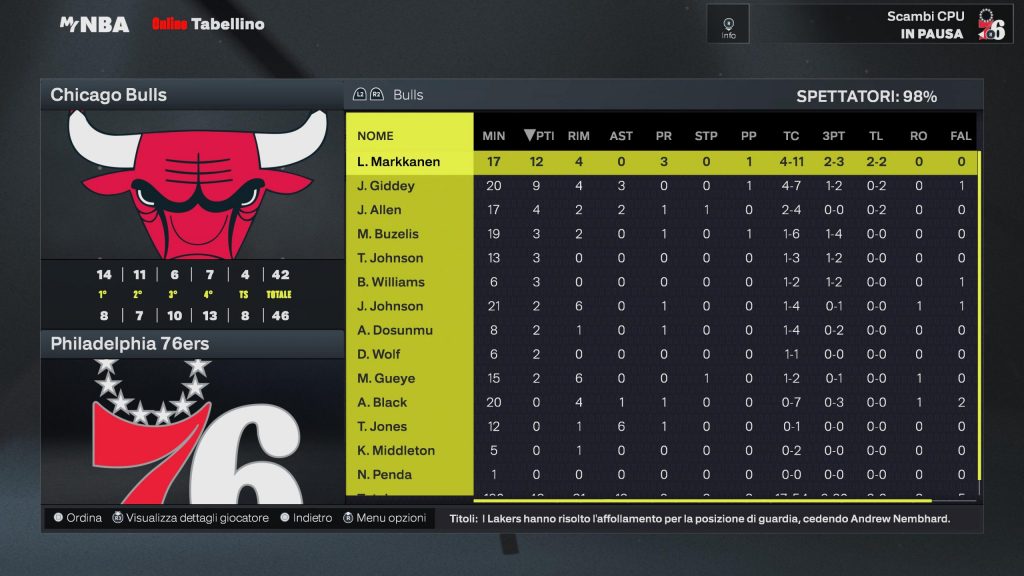The image size is (1024, 576).
Task: Select T. Johnson's row
Action: tap(390, 258)
